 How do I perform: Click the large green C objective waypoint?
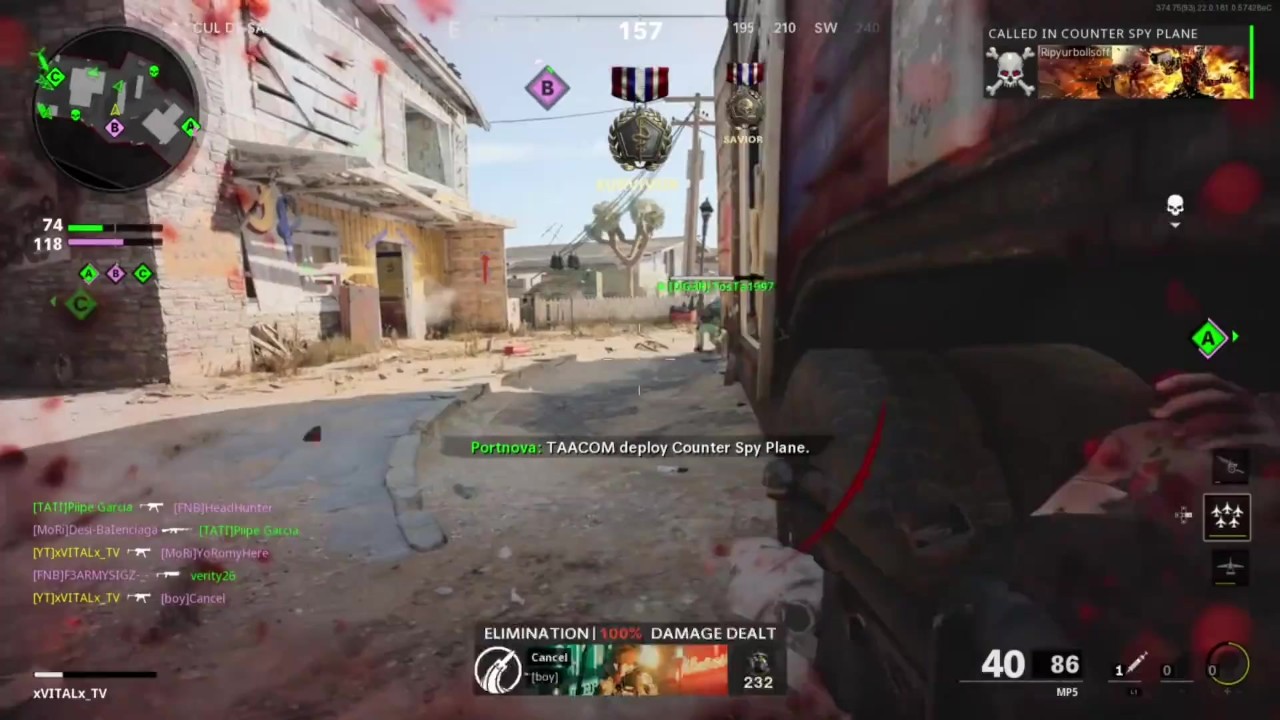click(x=80, y=304)
